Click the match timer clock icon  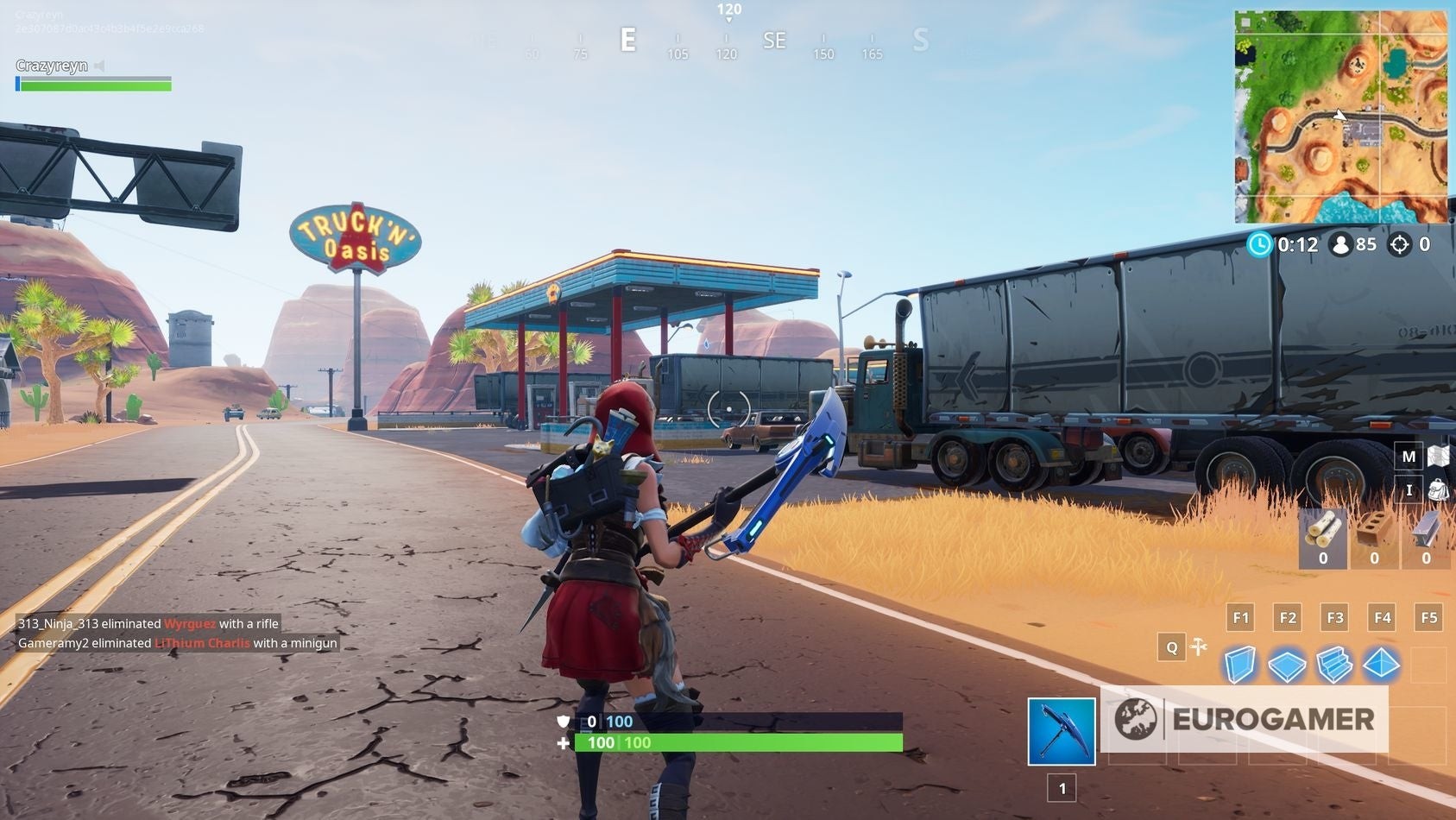(x=1260, y=244)
